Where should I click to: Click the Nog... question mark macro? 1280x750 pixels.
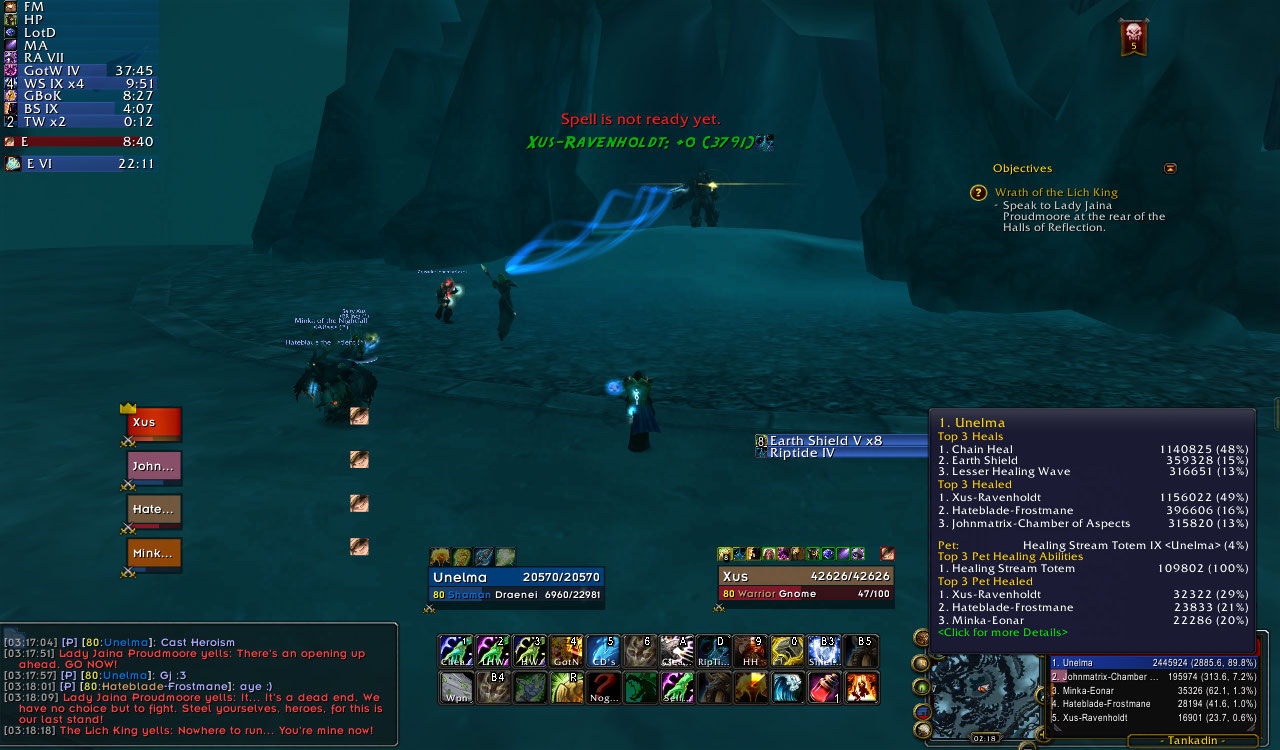click(x=602, y=687)
